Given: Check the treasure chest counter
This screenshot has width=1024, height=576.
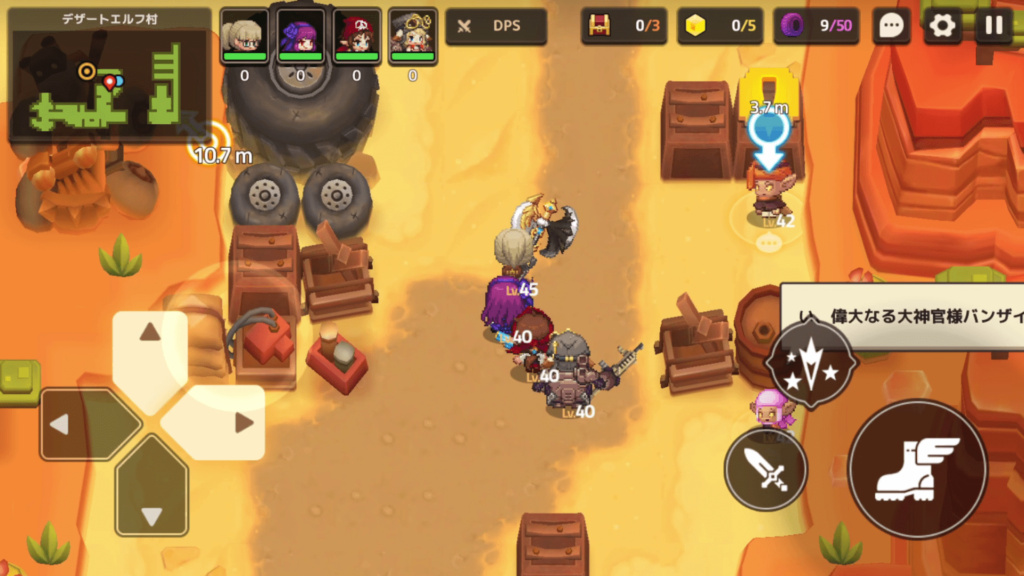Looking at the screenshot, I should 624,26.
